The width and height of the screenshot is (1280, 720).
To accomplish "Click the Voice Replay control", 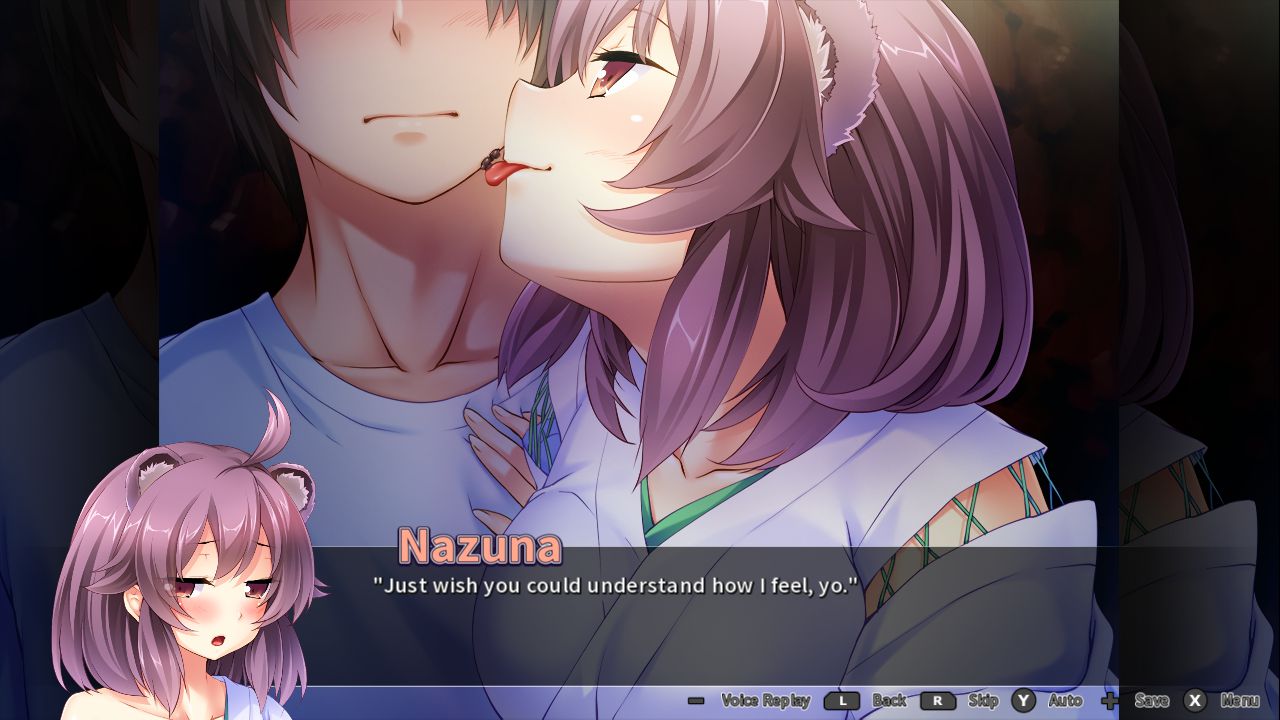I will tap(766, 701).
